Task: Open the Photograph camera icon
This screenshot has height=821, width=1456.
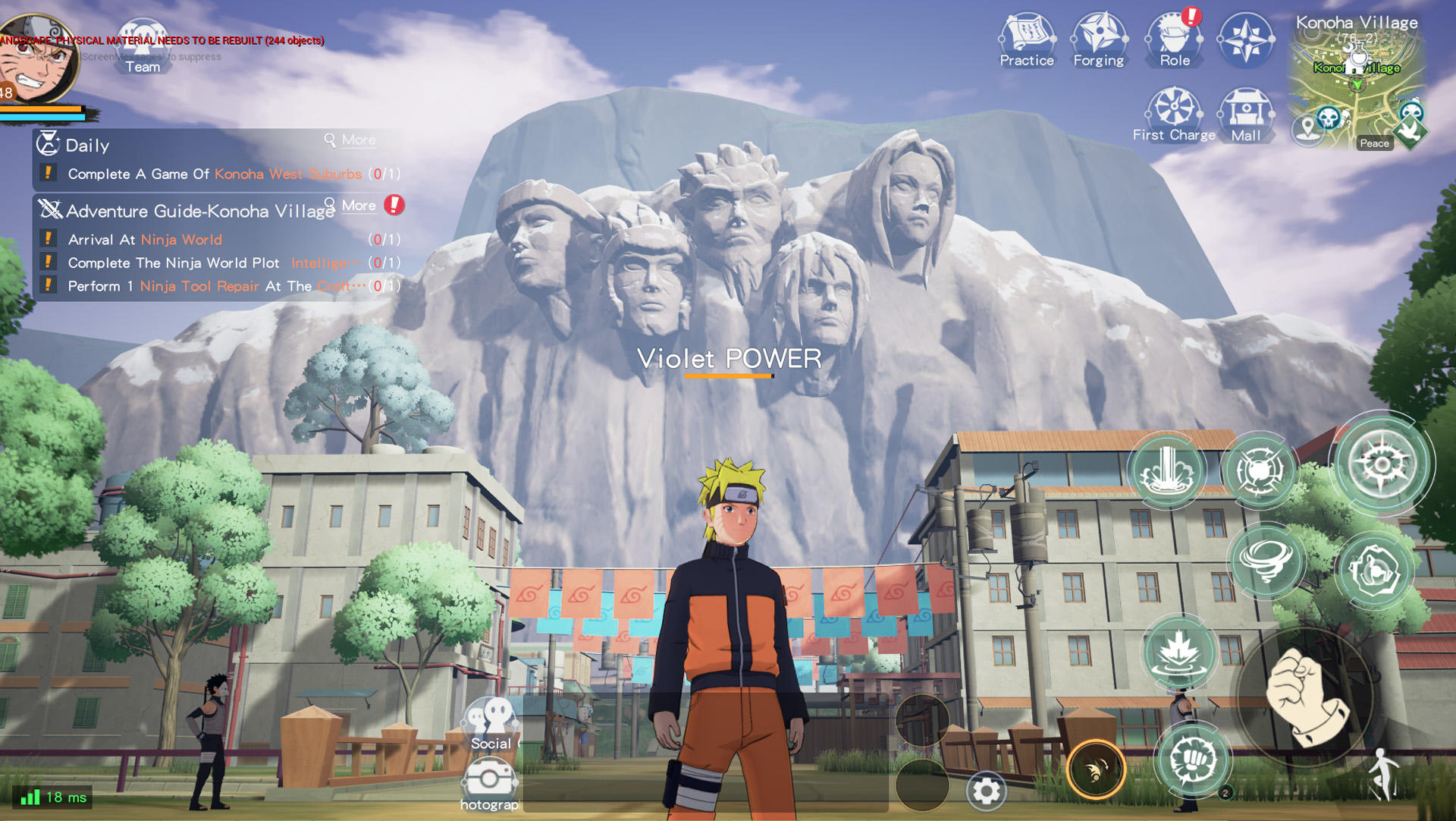Action: tap(489, 775)
